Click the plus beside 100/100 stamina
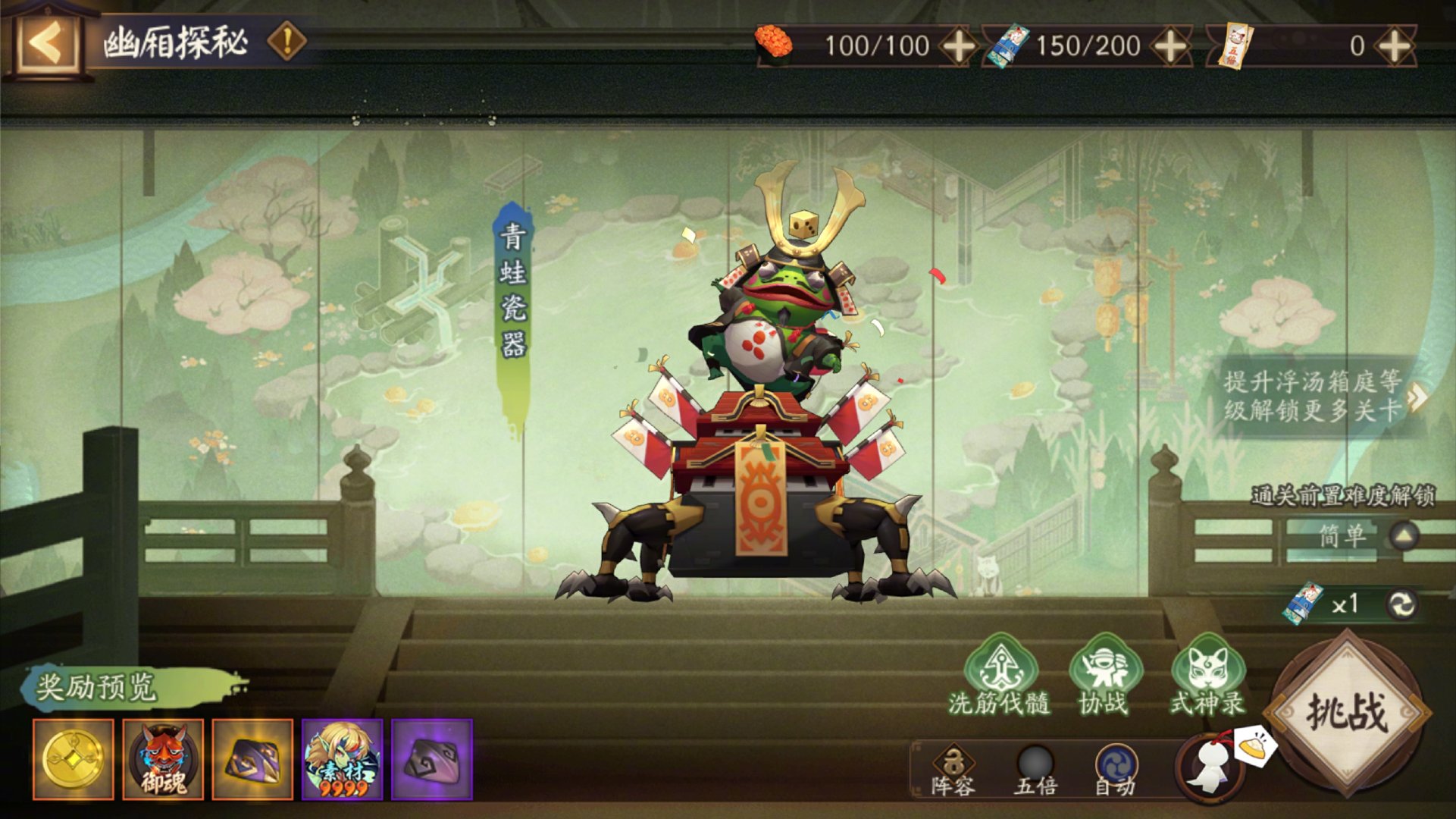 point(959,47)
